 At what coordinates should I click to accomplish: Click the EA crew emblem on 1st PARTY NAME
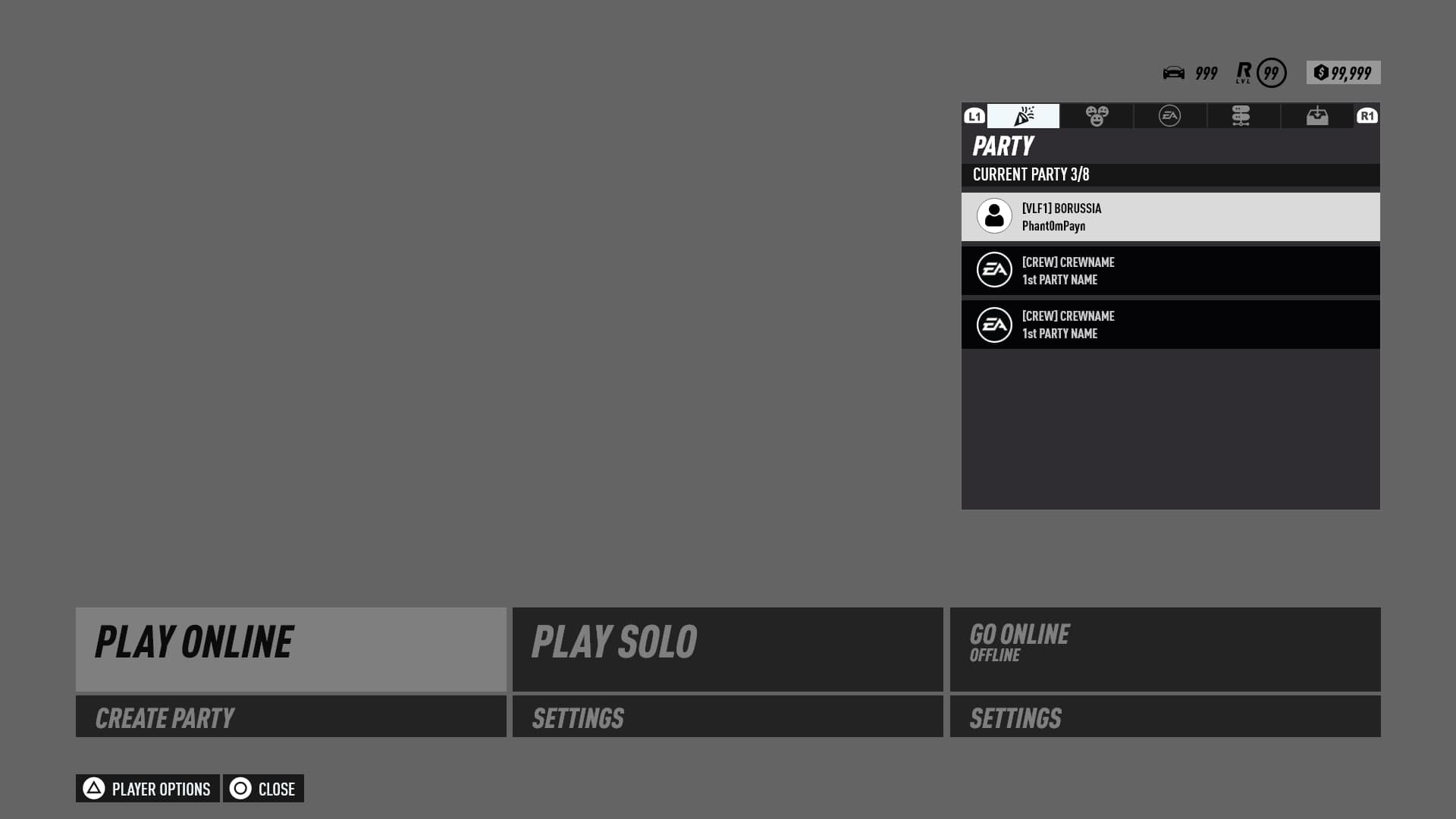pos(994,270)
